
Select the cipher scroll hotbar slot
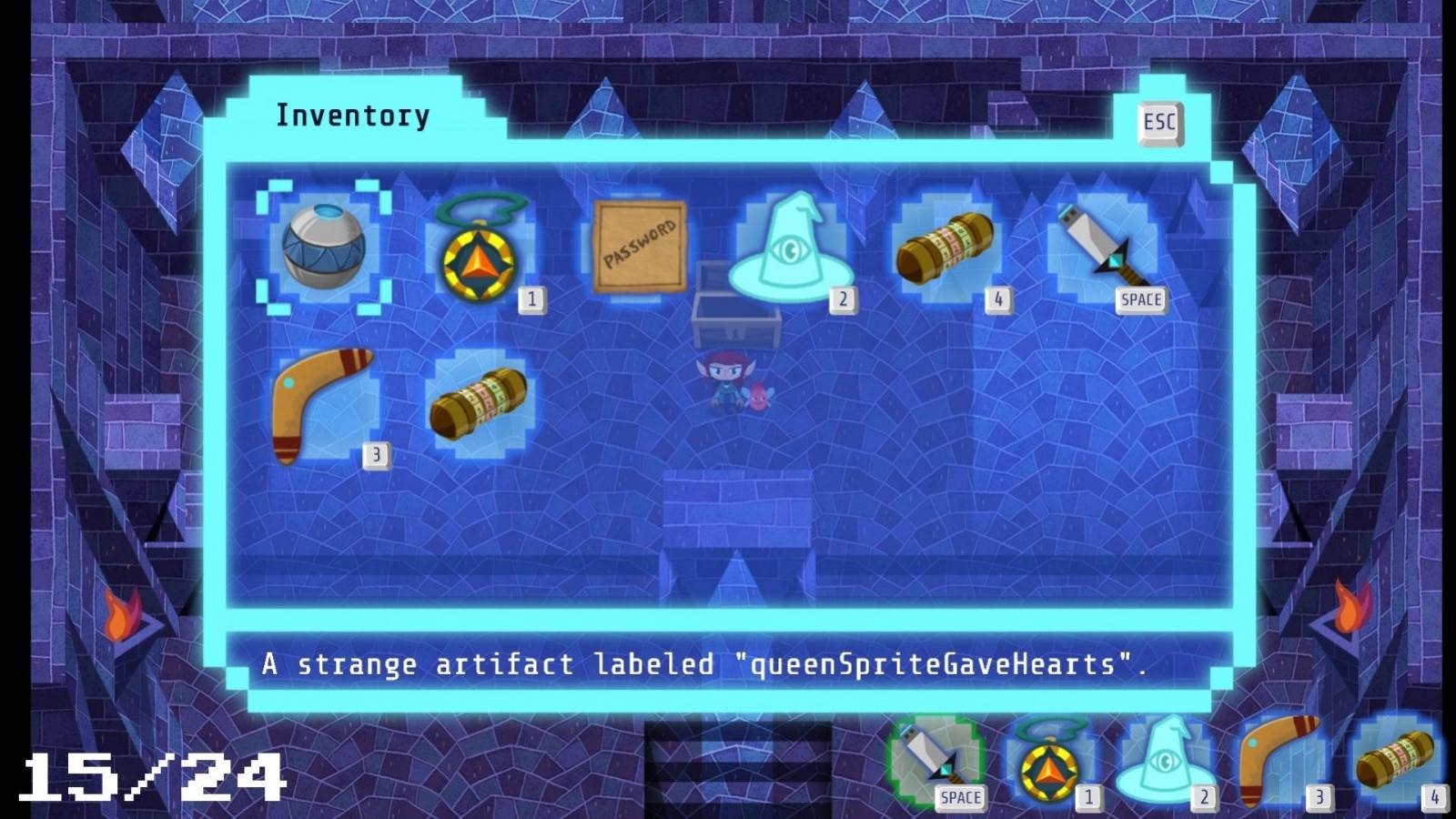click(x=1392, y=764)
